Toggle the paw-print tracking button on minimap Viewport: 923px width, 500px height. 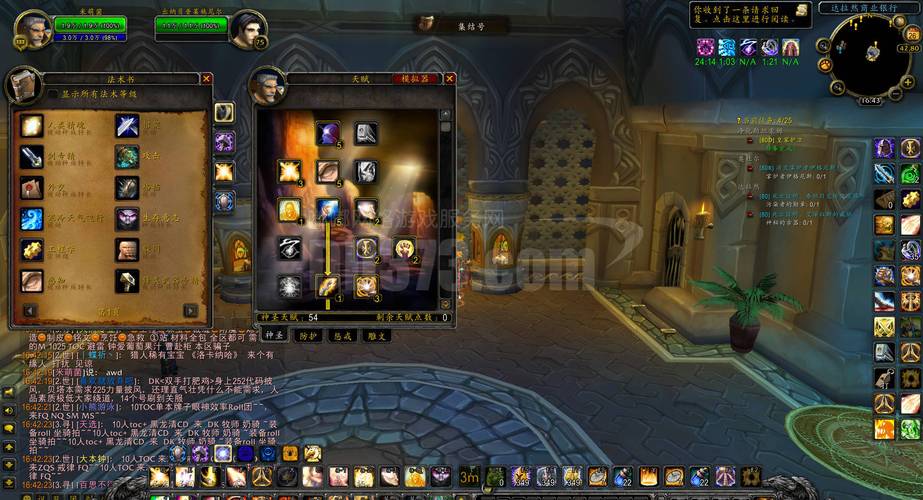pyautogui.click(x=825, y=64)
